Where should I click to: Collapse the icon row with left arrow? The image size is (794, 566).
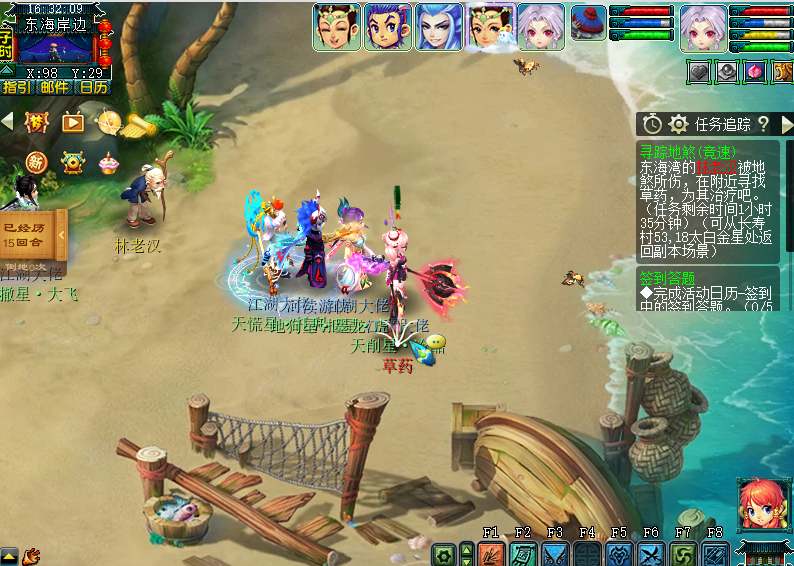[x=7, y=121]
